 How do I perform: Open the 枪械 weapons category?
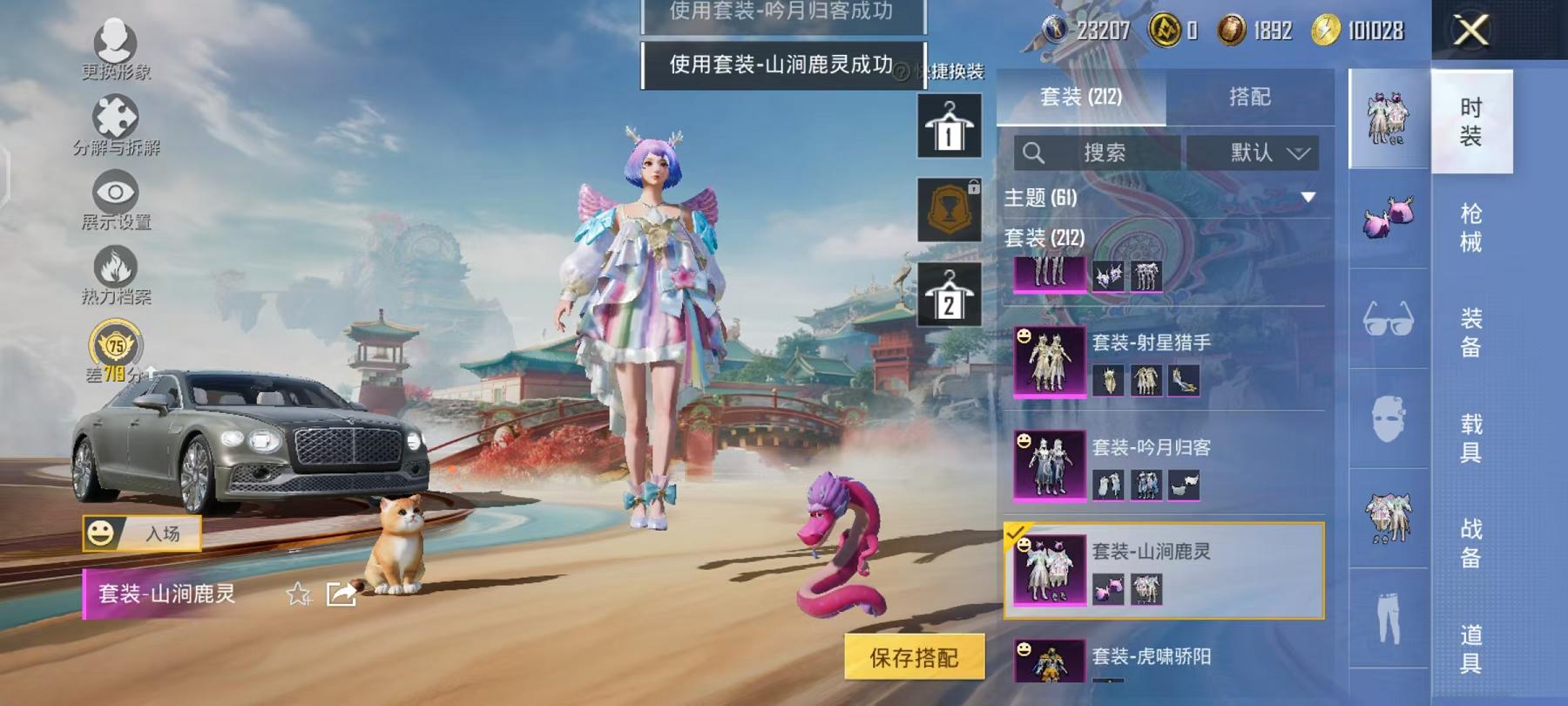[1470, 227]
